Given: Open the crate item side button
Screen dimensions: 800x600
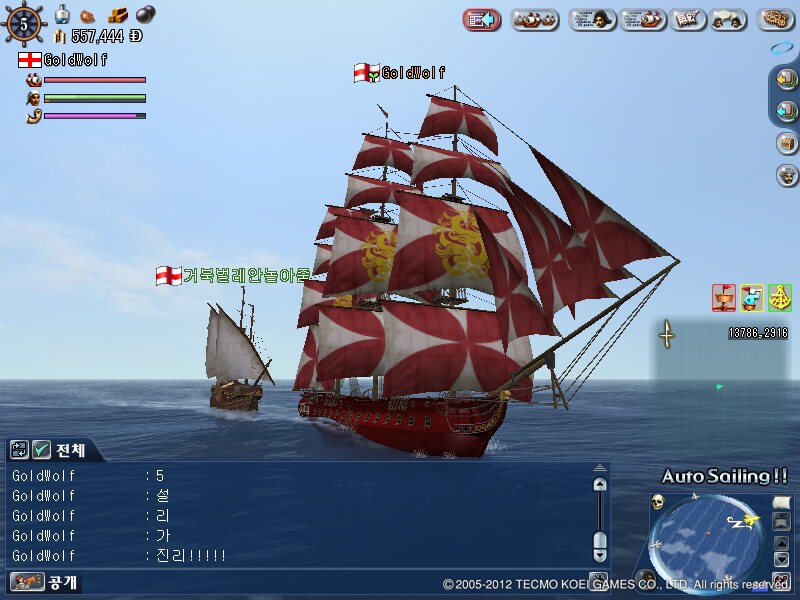Looking at the screenshot, I should pos(787,143).
